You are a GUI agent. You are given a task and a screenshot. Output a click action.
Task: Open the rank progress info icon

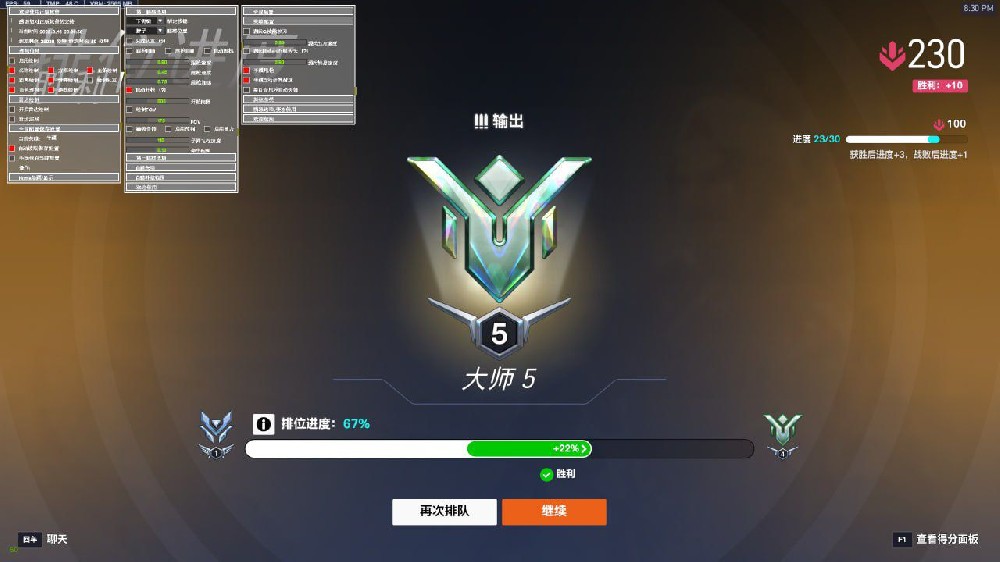(x=263, y=424)
